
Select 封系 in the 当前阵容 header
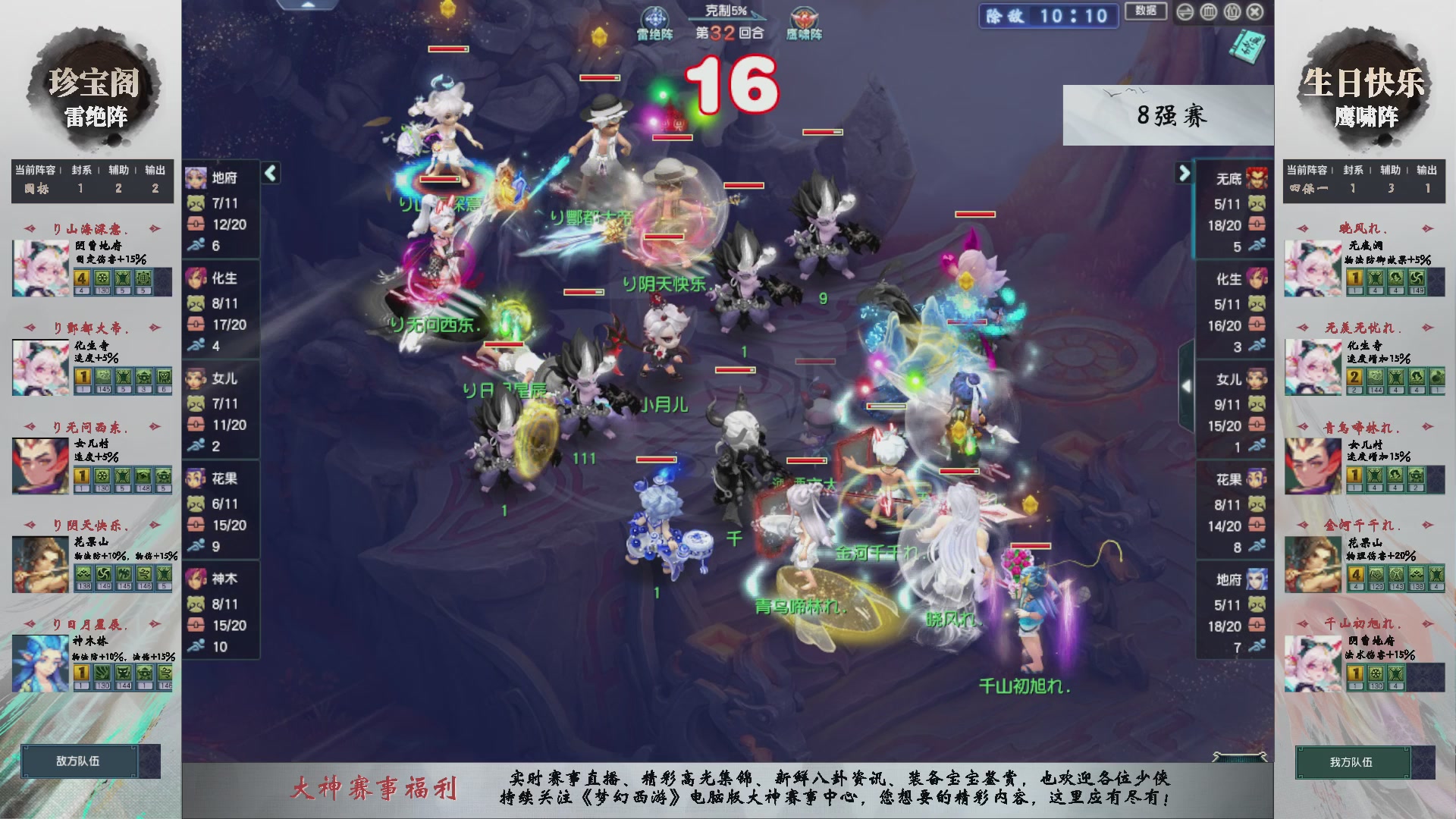80,171
